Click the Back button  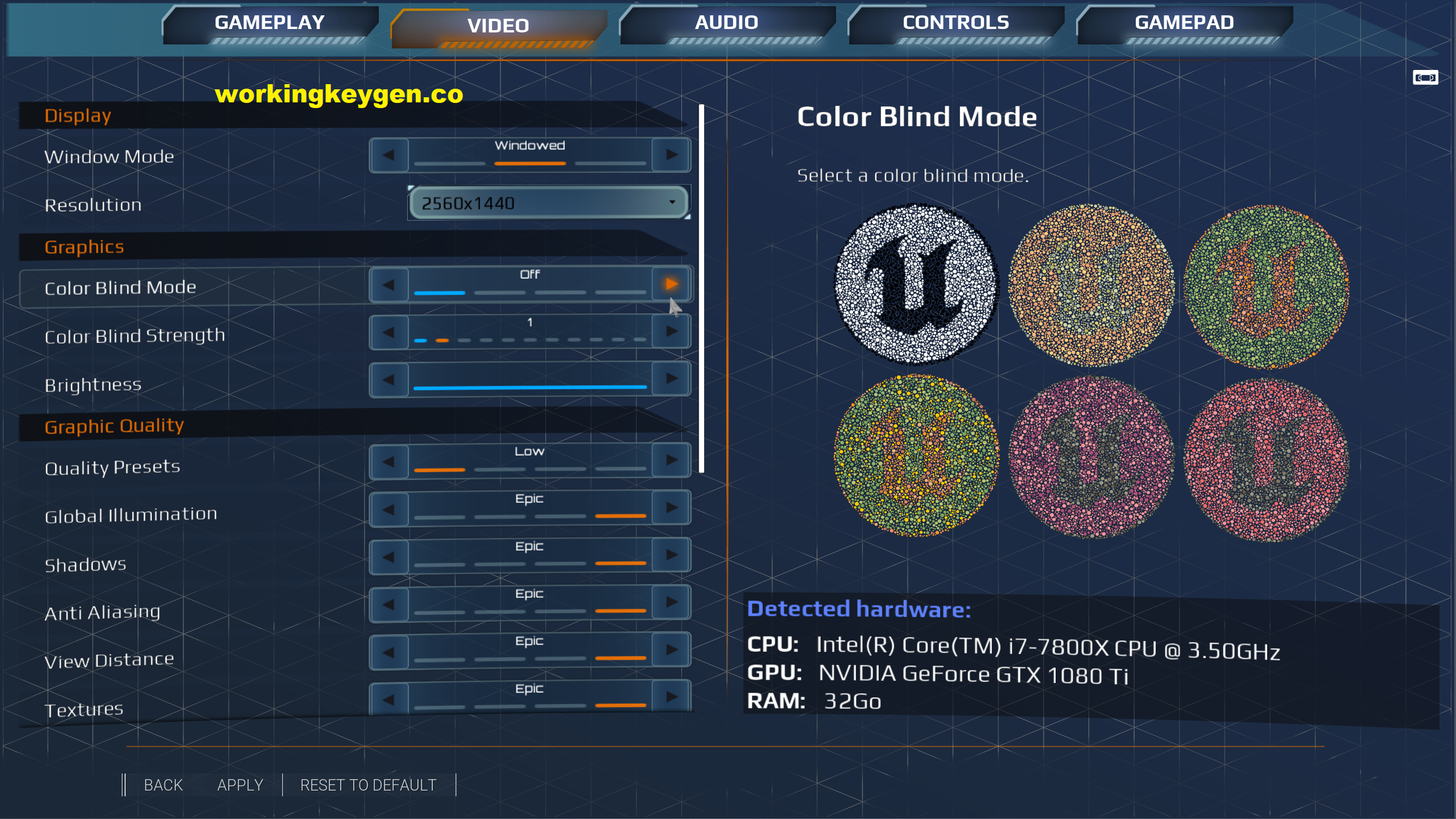click(x=163, y=785)
